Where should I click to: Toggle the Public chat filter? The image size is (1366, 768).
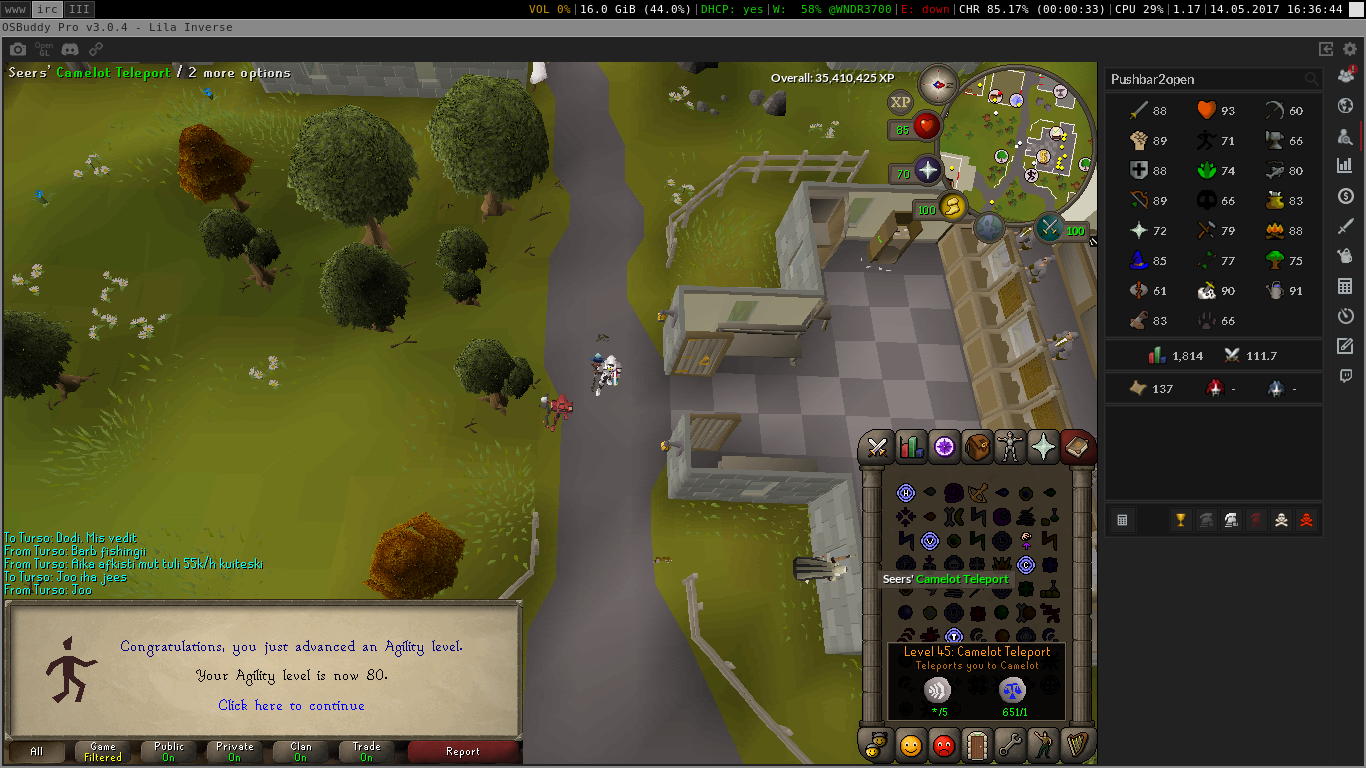(169, 751)
